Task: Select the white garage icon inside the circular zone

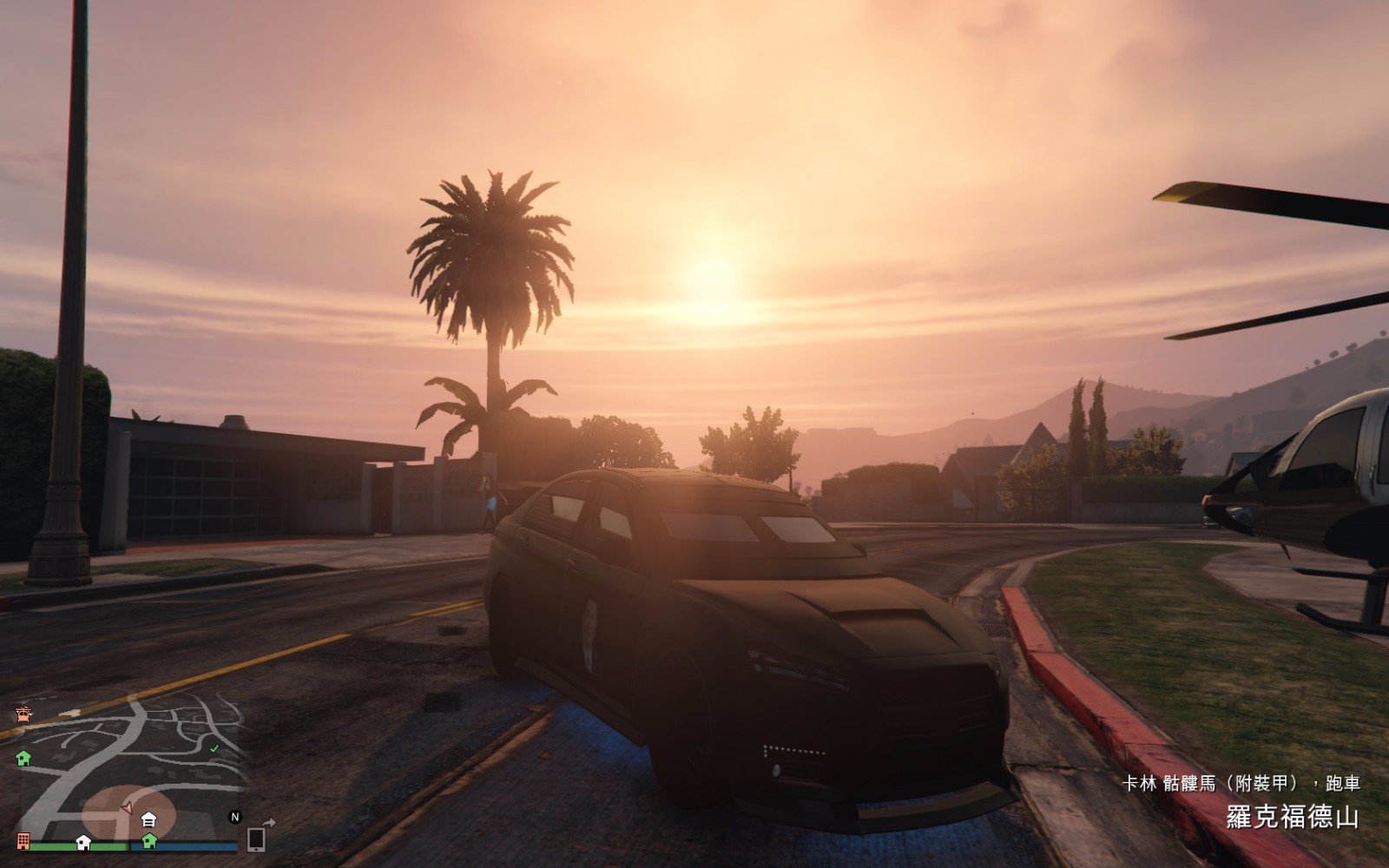Action: coord(148,819)
